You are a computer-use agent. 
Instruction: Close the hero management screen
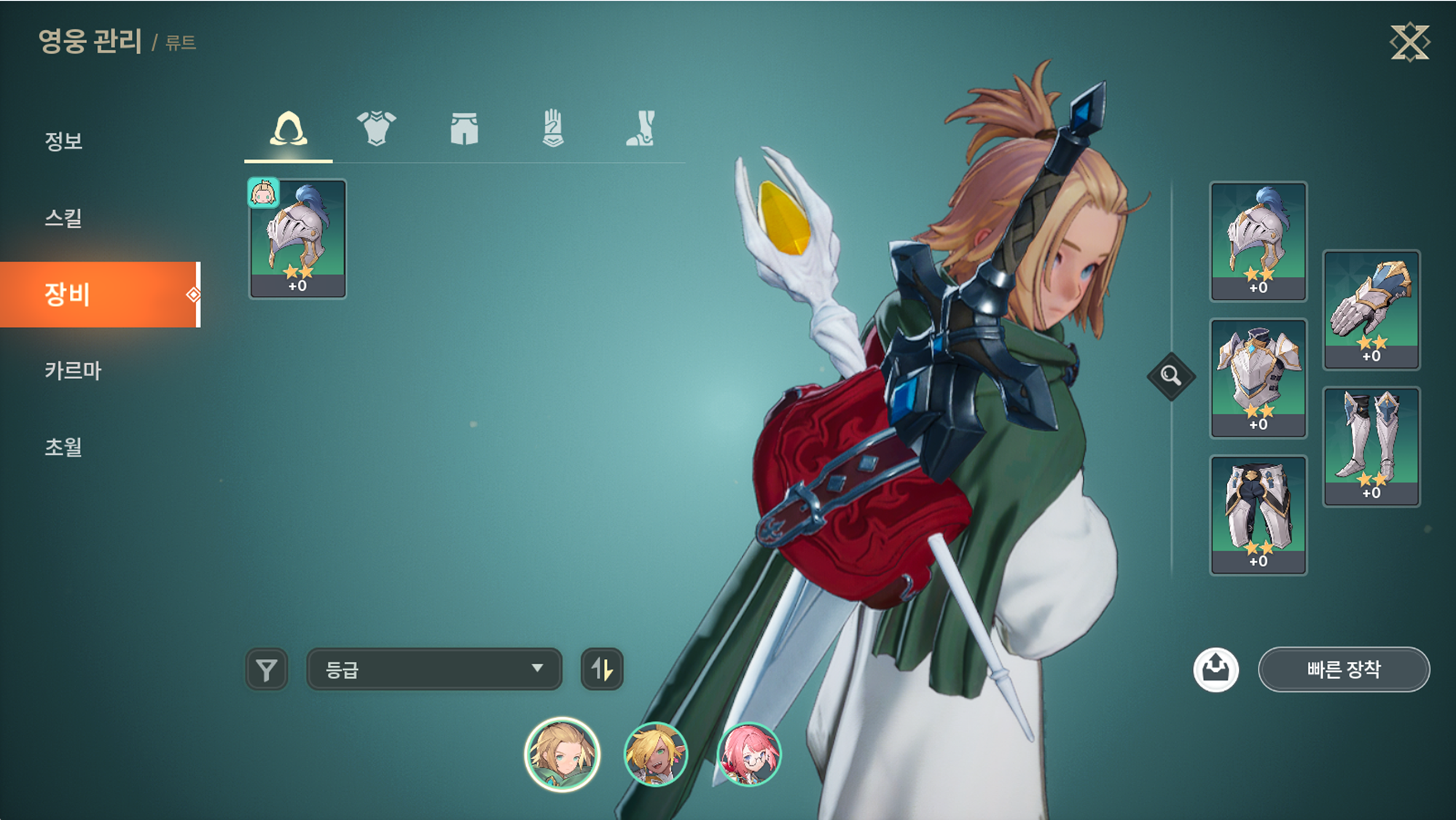(1409, 42)
